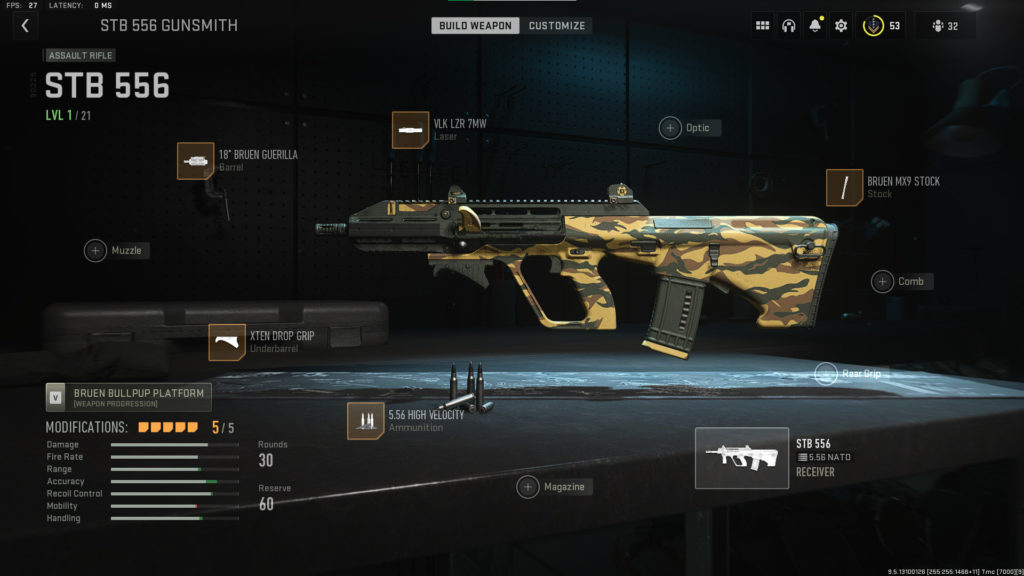Click the headset voice channel icon

point(788,26)
